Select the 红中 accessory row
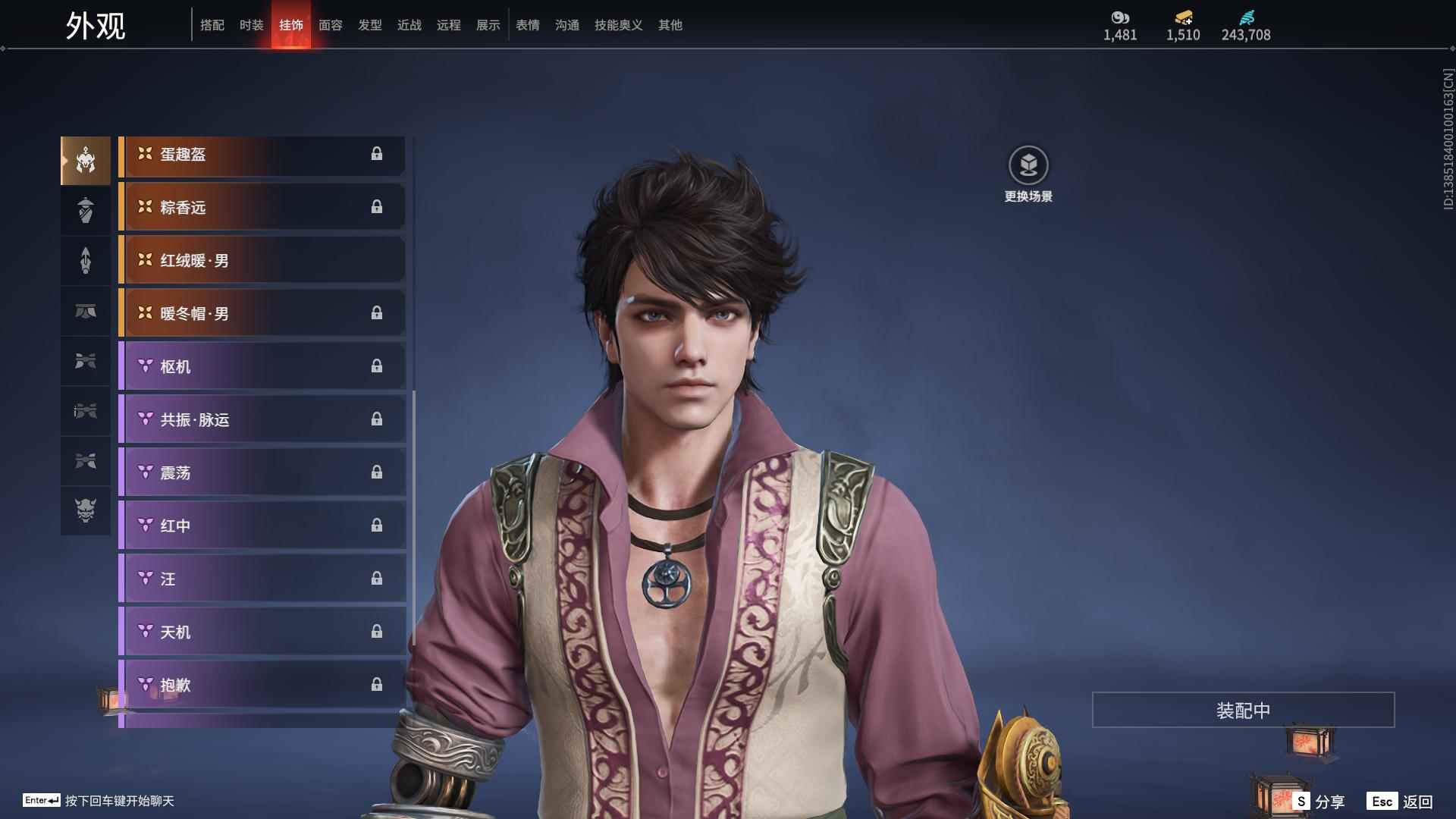Viewport: 1456px width, 819px height. click(x=262, y=526)
